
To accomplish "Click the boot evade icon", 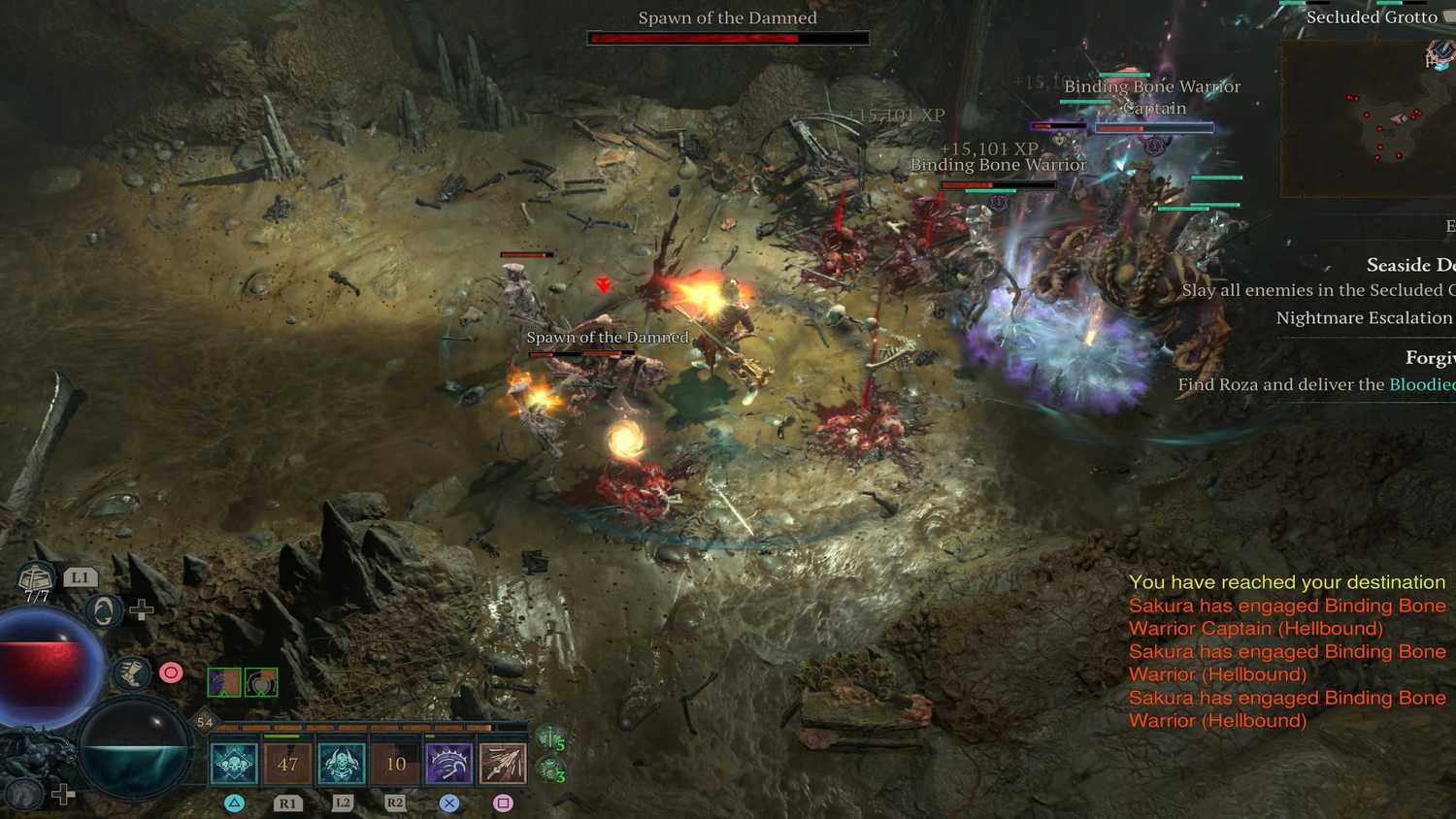I will (130, 672).
